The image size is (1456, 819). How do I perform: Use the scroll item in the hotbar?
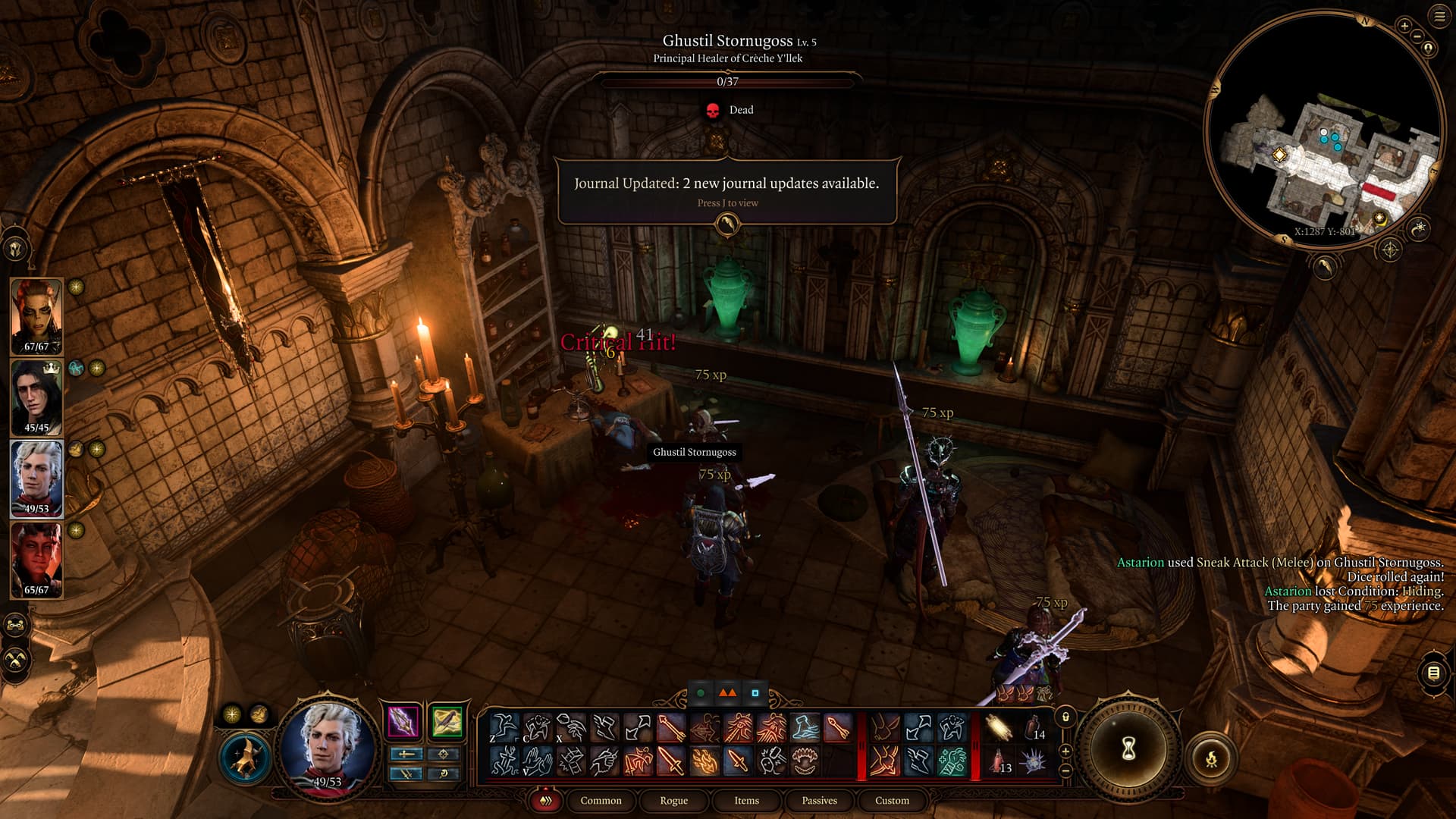[x=998, y=728]
